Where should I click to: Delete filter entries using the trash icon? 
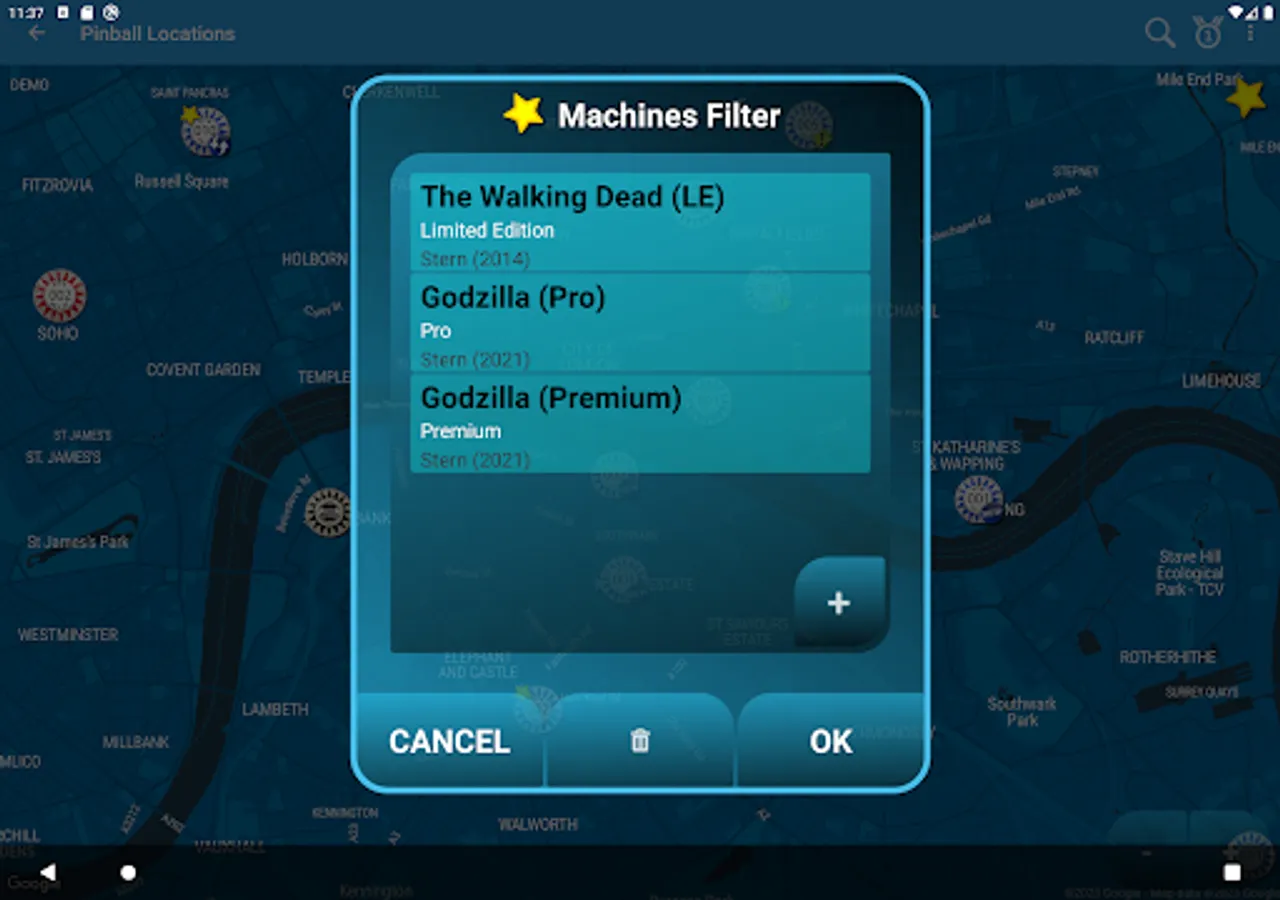(639, 741)
